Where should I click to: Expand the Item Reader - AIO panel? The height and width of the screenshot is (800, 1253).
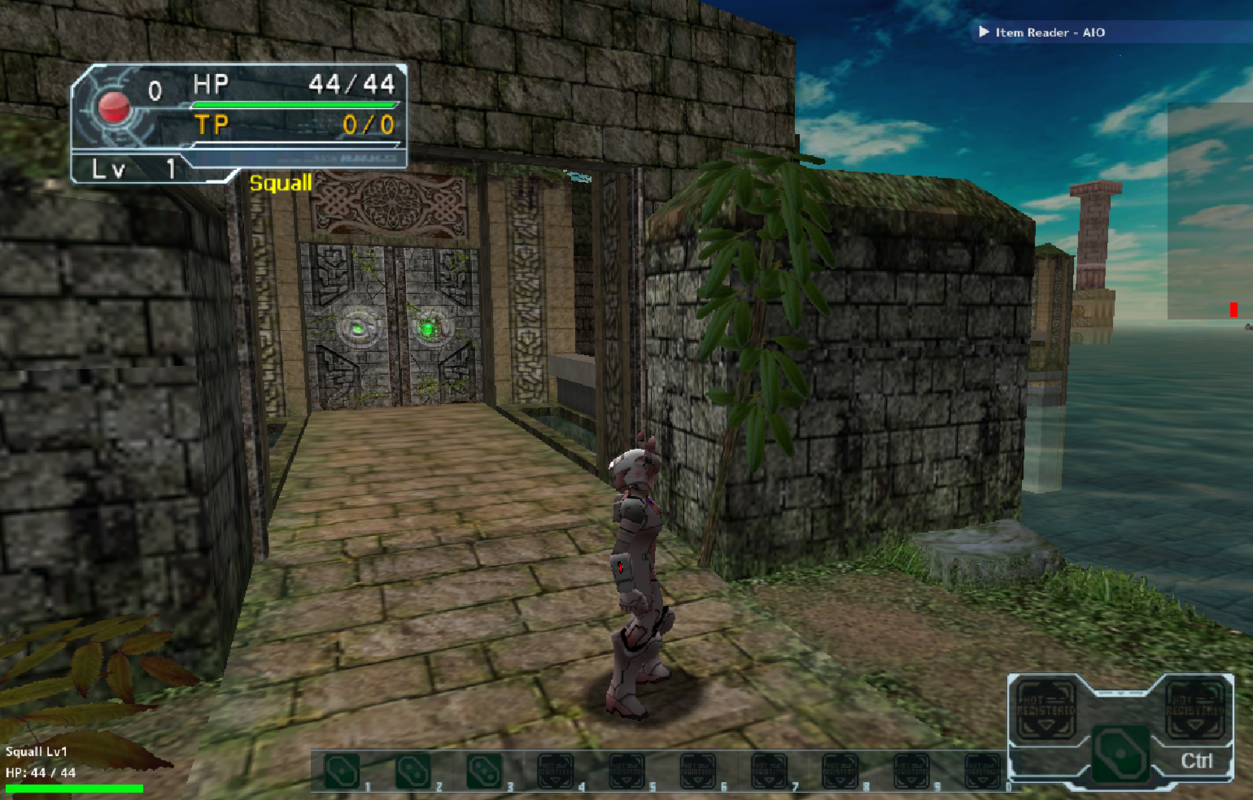(985, 33)
